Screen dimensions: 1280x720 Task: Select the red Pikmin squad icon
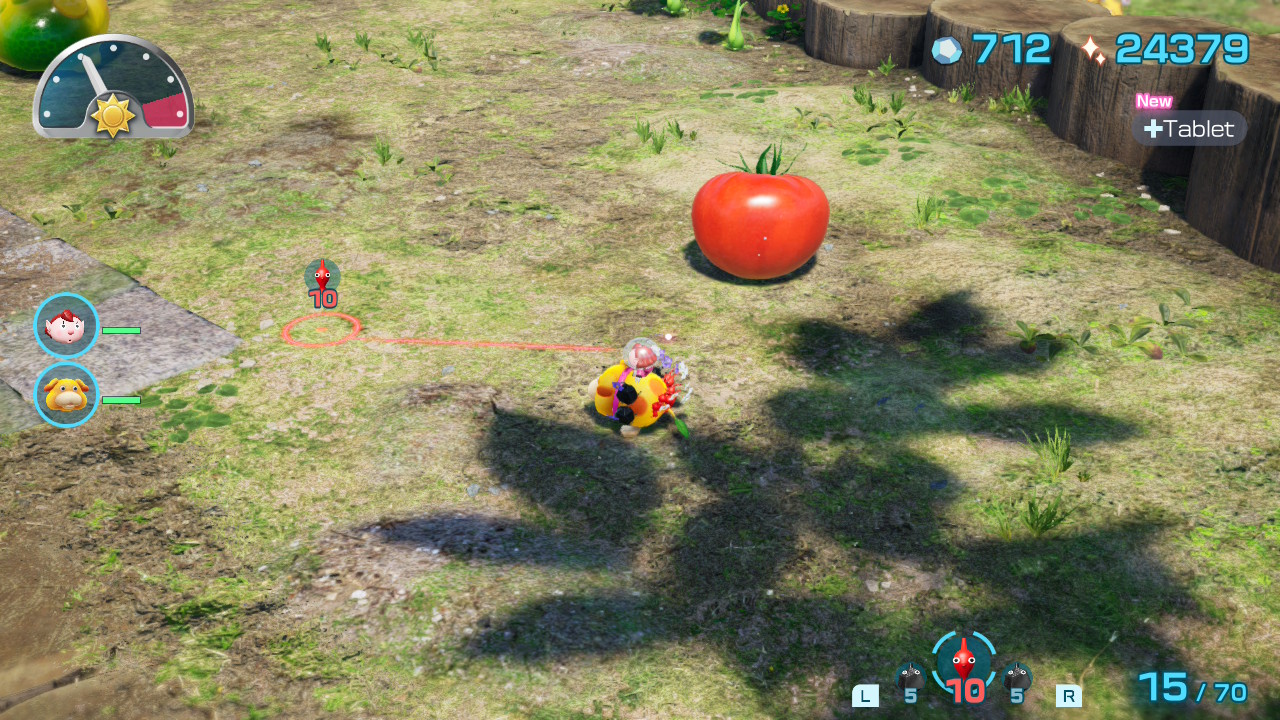click(964, 663)
